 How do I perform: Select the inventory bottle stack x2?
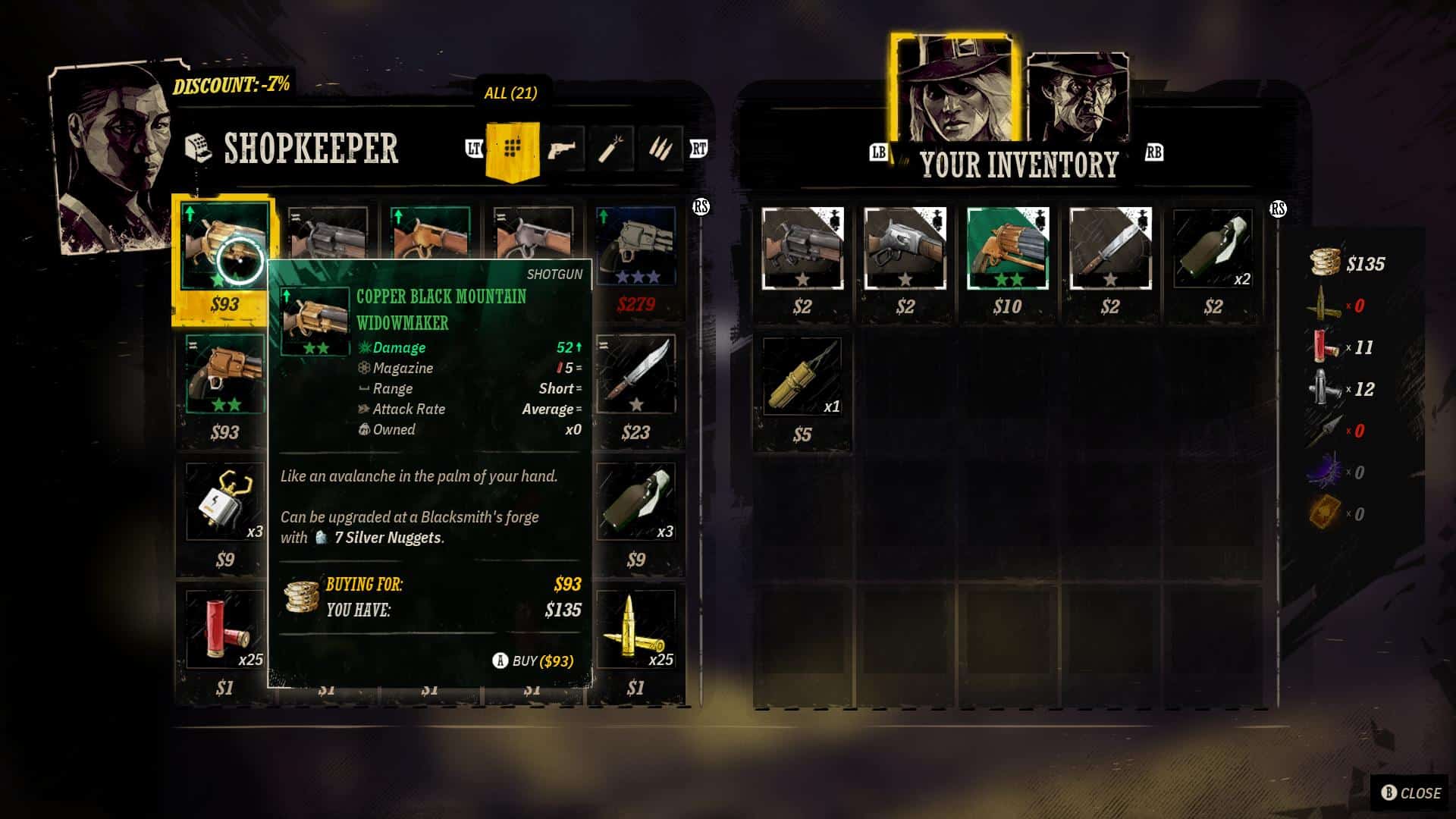click(1213, 248)
